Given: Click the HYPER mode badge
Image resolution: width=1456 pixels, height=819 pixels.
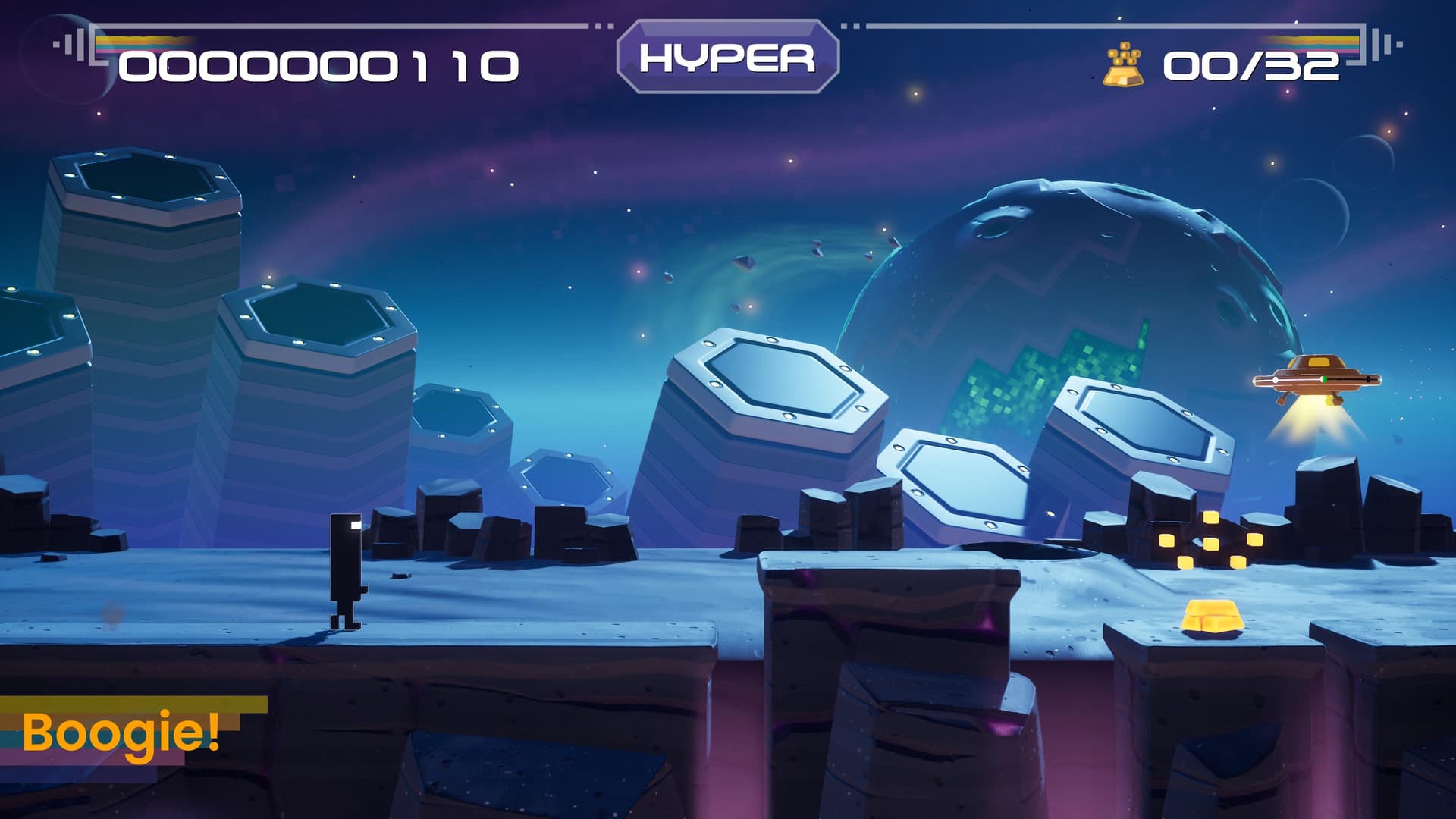Looking at the screenshot, I should 727,58.
